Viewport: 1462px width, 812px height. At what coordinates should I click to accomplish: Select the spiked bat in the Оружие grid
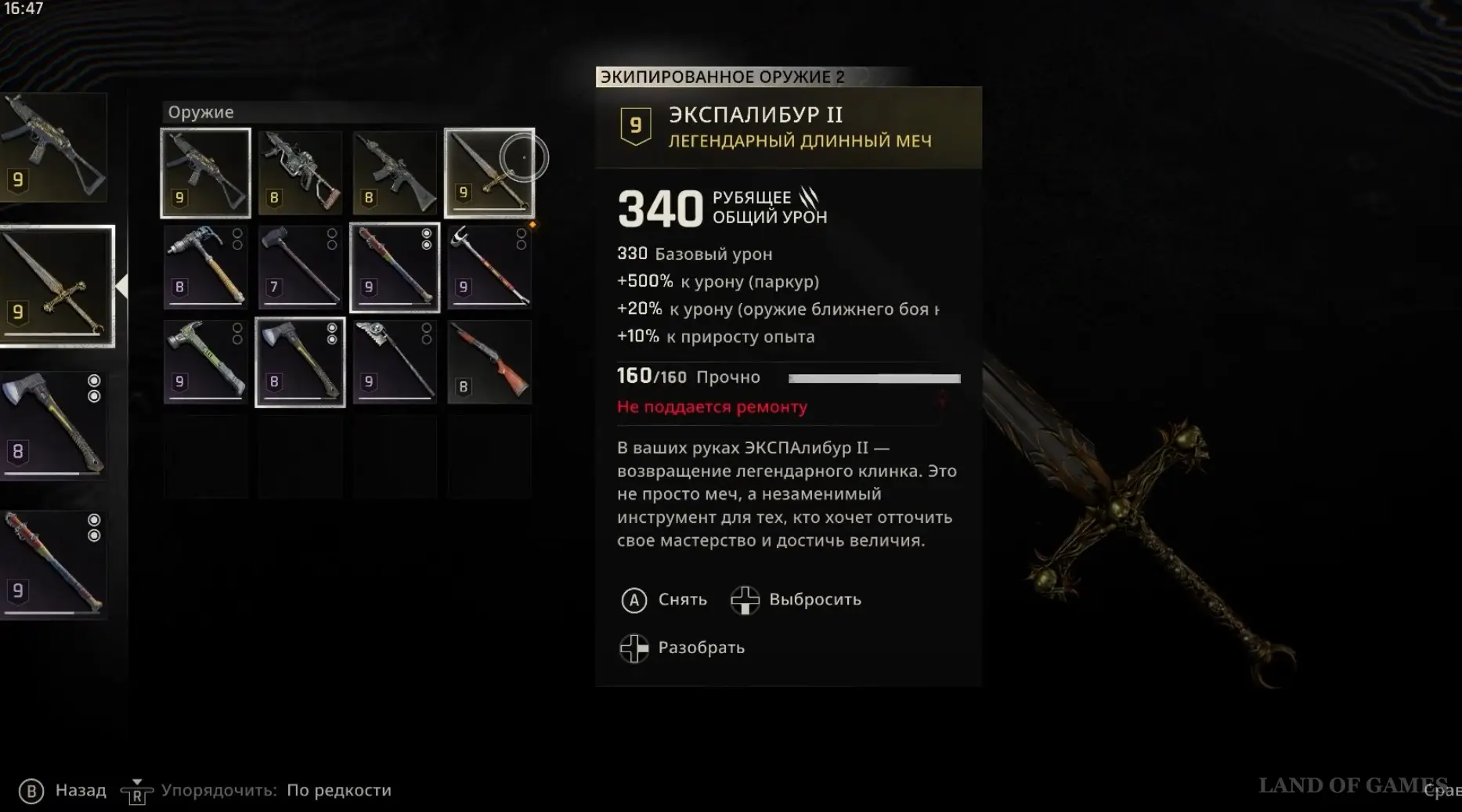coord(395,268)
